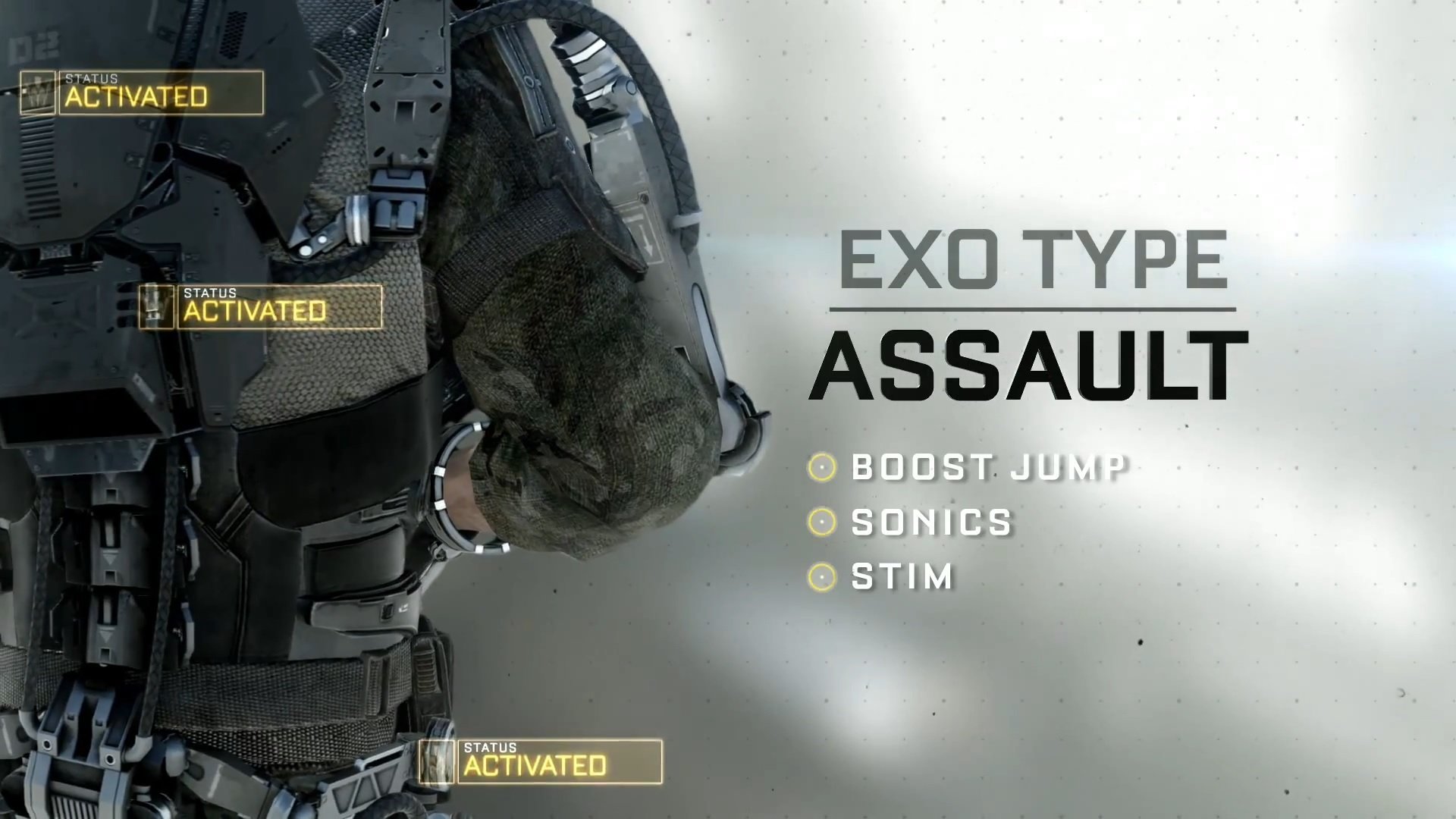Click the chest plate status icon

click(158, 306)
